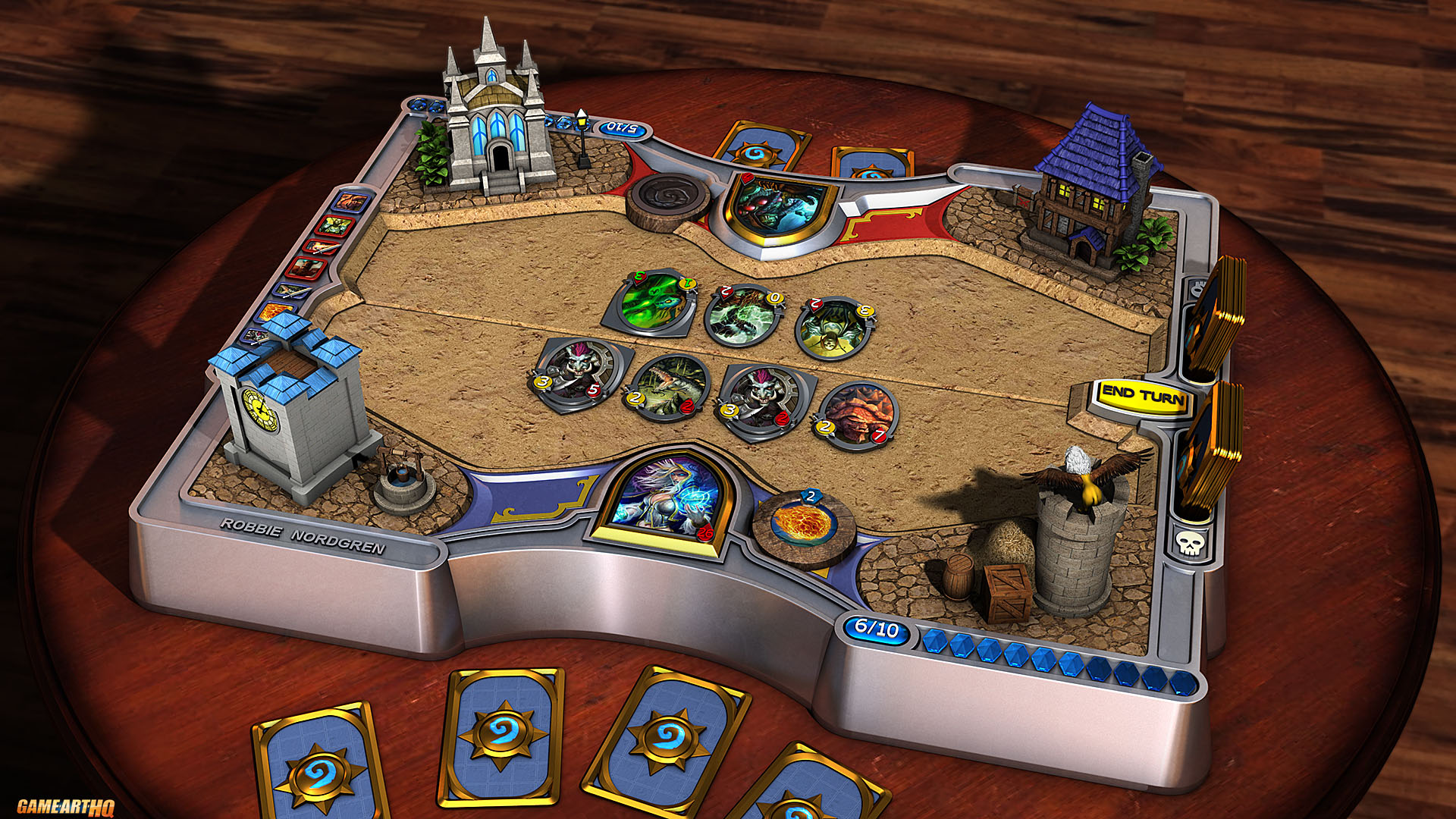Screen dimensions: 1456x819
Task: Choose the crocolisk minion on your side
Action: (667, 387)
